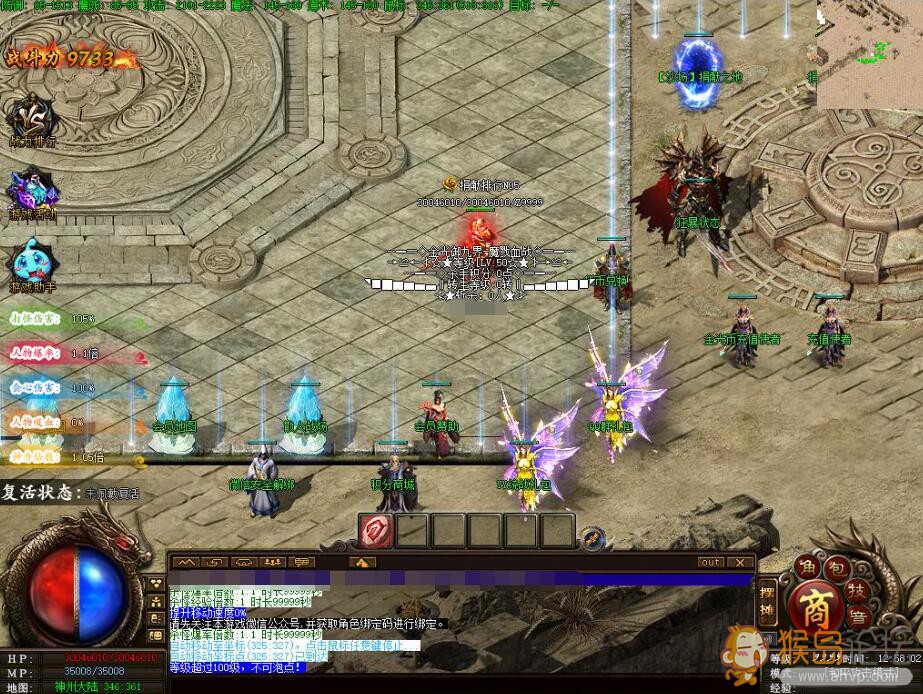This screenshot has height=694, width=923.
Task: Select the red rose skill hotbar slot
Action: [x=377, y=530]
